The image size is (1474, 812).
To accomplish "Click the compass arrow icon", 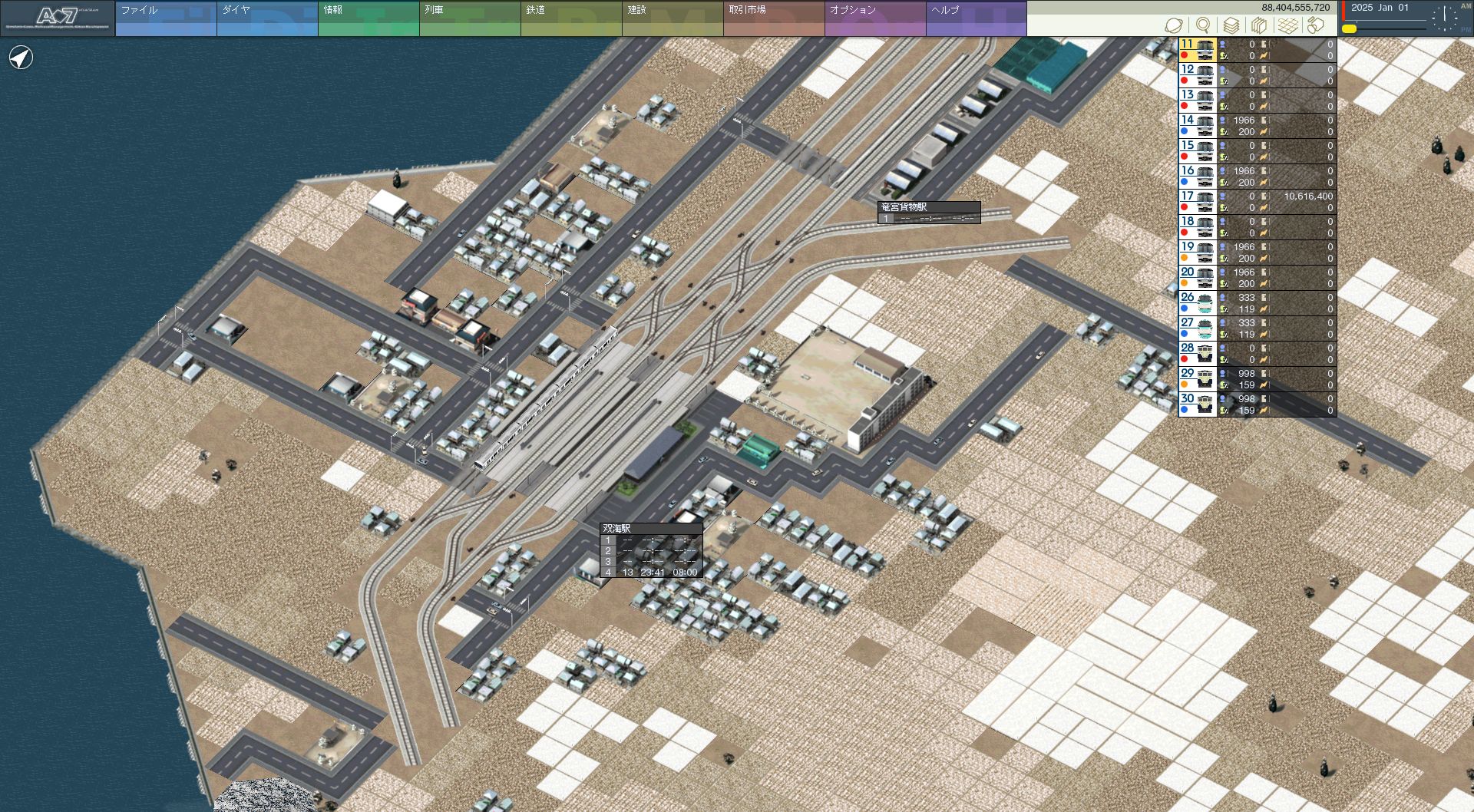I will click(x=21, y=58).
